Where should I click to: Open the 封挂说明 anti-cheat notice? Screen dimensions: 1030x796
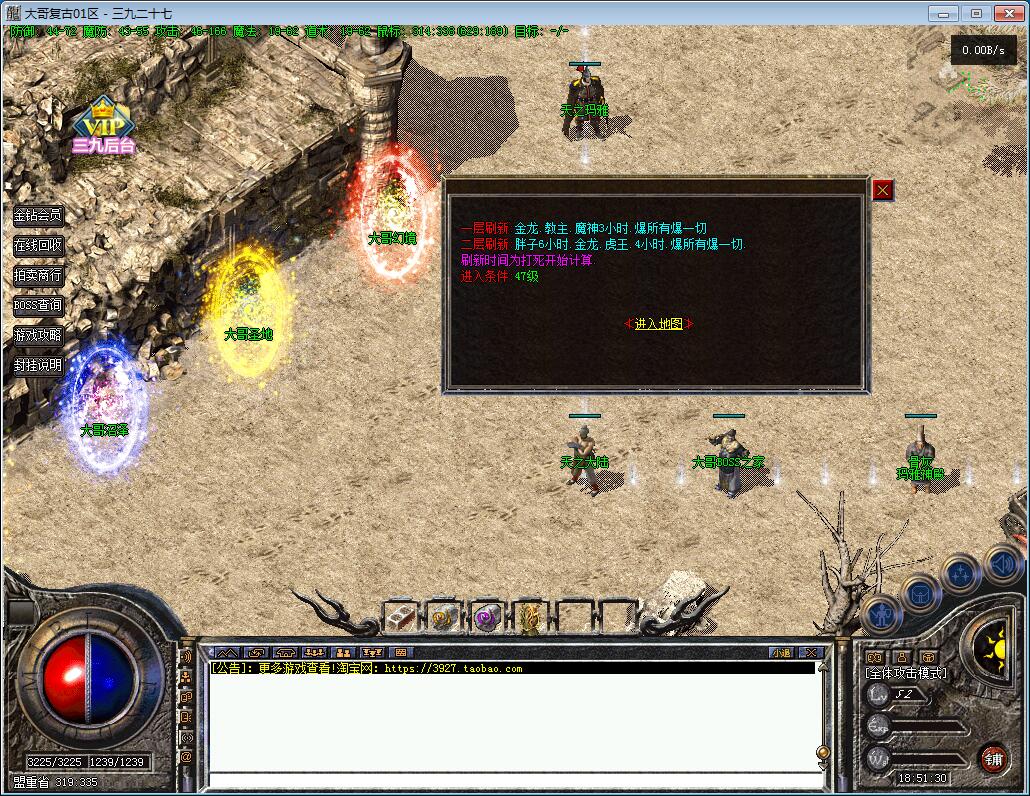click(38, 365)
